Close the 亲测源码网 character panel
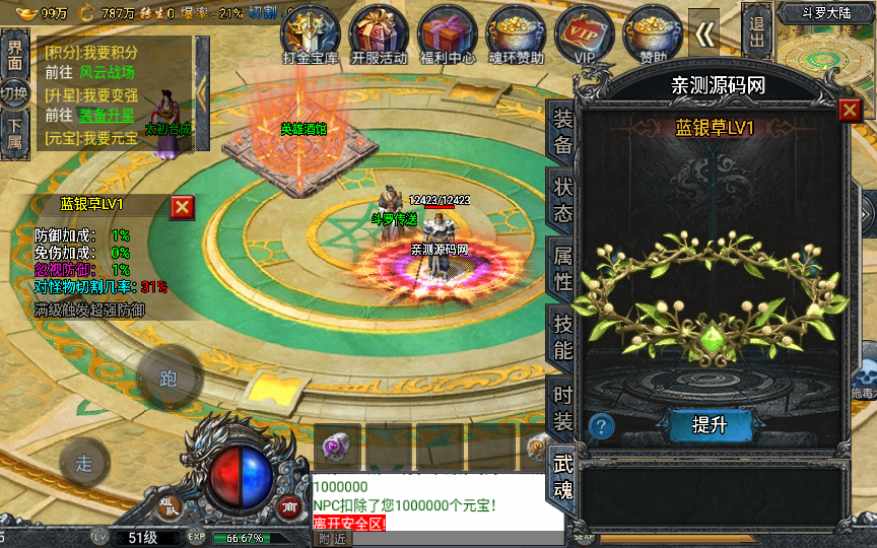877x548 pixels. tap(849, 110)
